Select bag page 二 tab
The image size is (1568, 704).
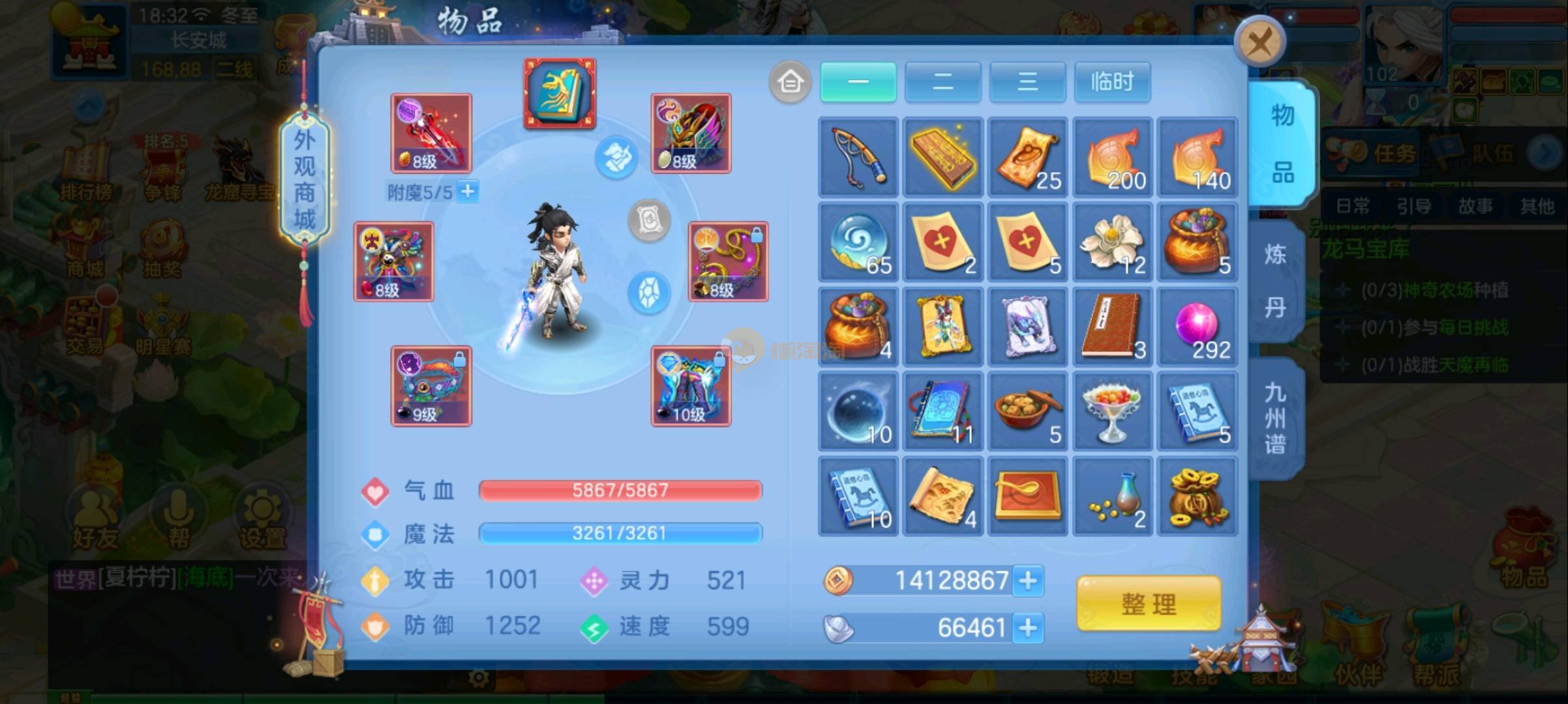coord(942,82)
